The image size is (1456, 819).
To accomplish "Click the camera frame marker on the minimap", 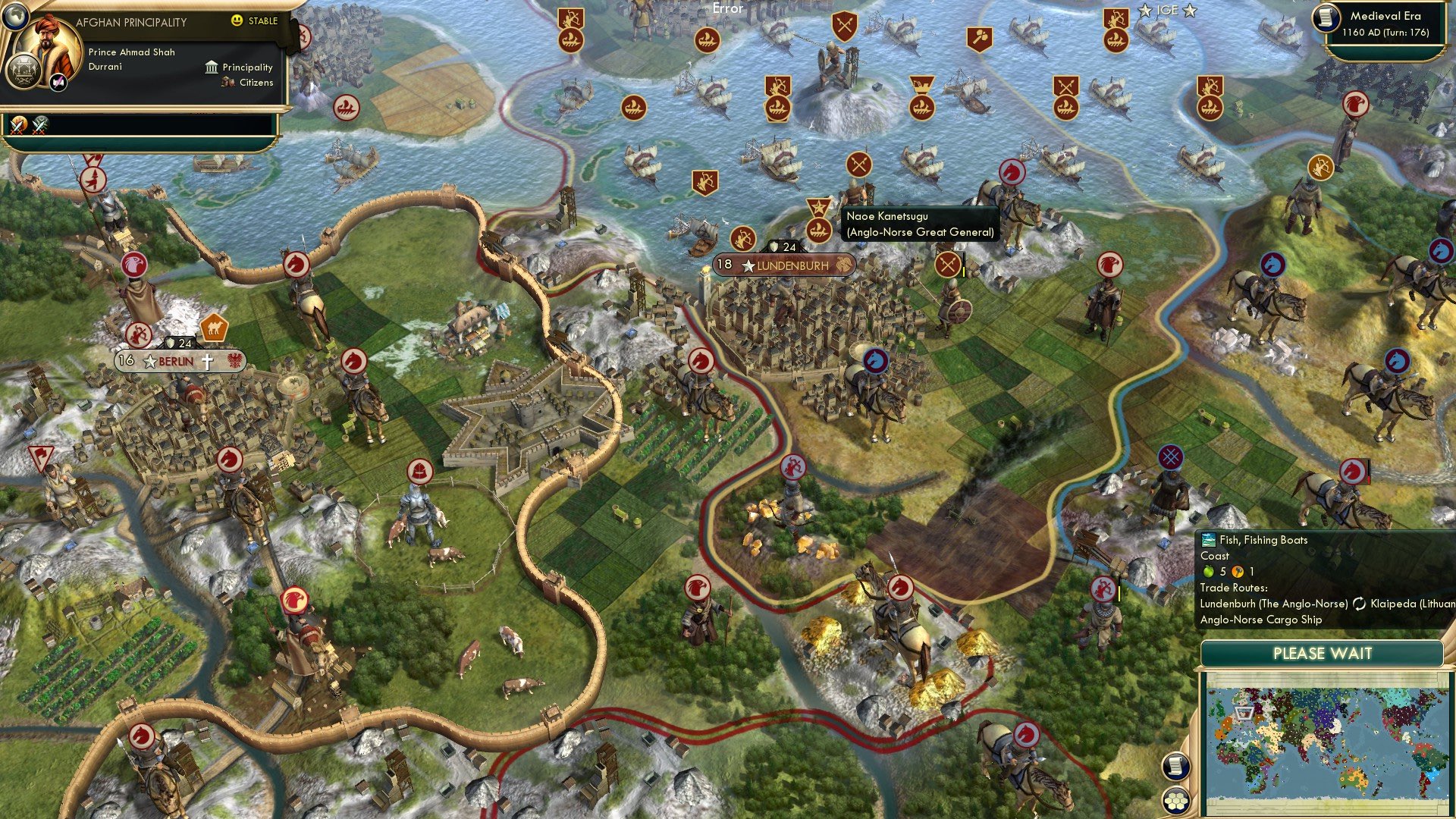I will pos(1244,713).
